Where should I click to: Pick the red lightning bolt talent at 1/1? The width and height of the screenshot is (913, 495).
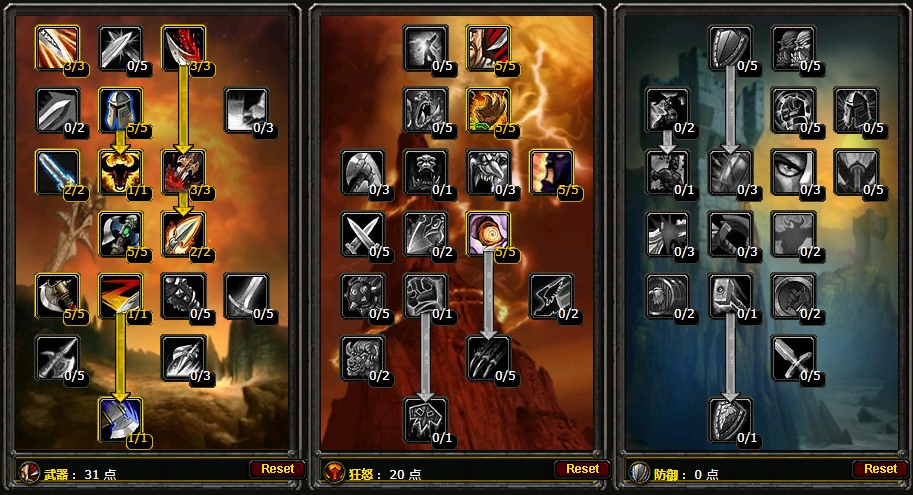(x=120, y=295)
